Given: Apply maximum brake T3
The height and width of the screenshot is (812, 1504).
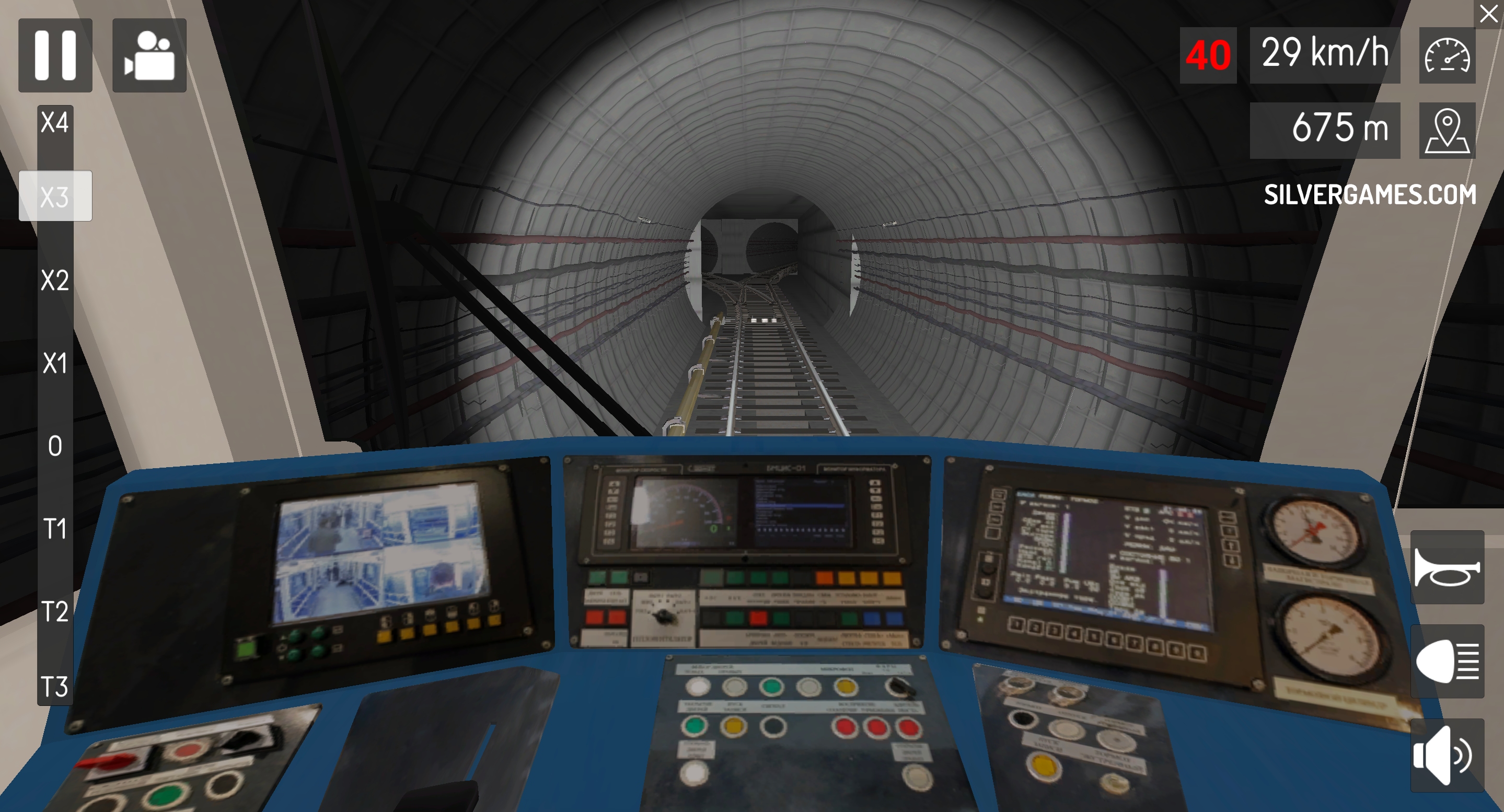Looking at the screenshot, I should pyautogui.click(x=55, y=687).
